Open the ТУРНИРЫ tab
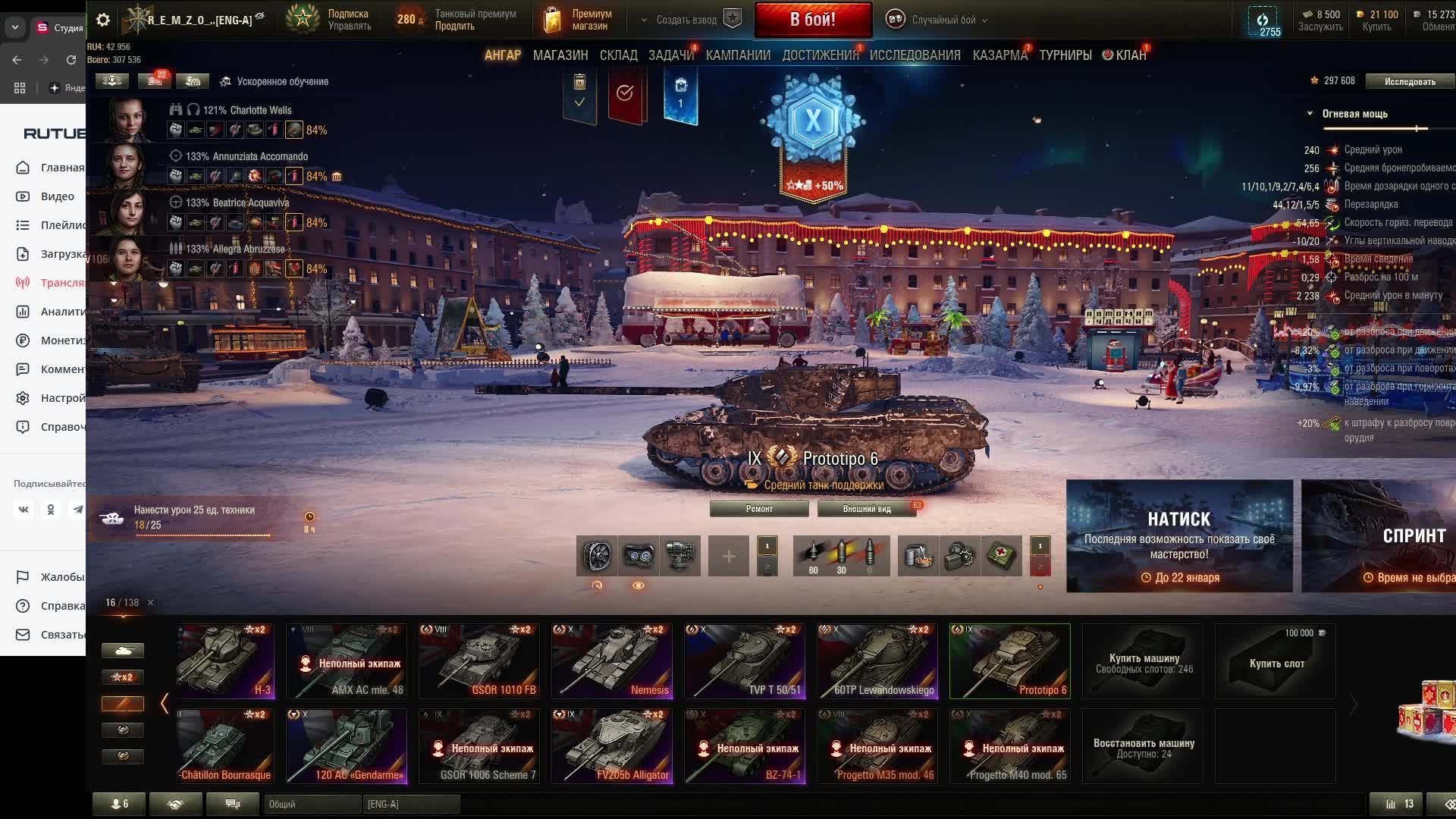 [1065, 55]
